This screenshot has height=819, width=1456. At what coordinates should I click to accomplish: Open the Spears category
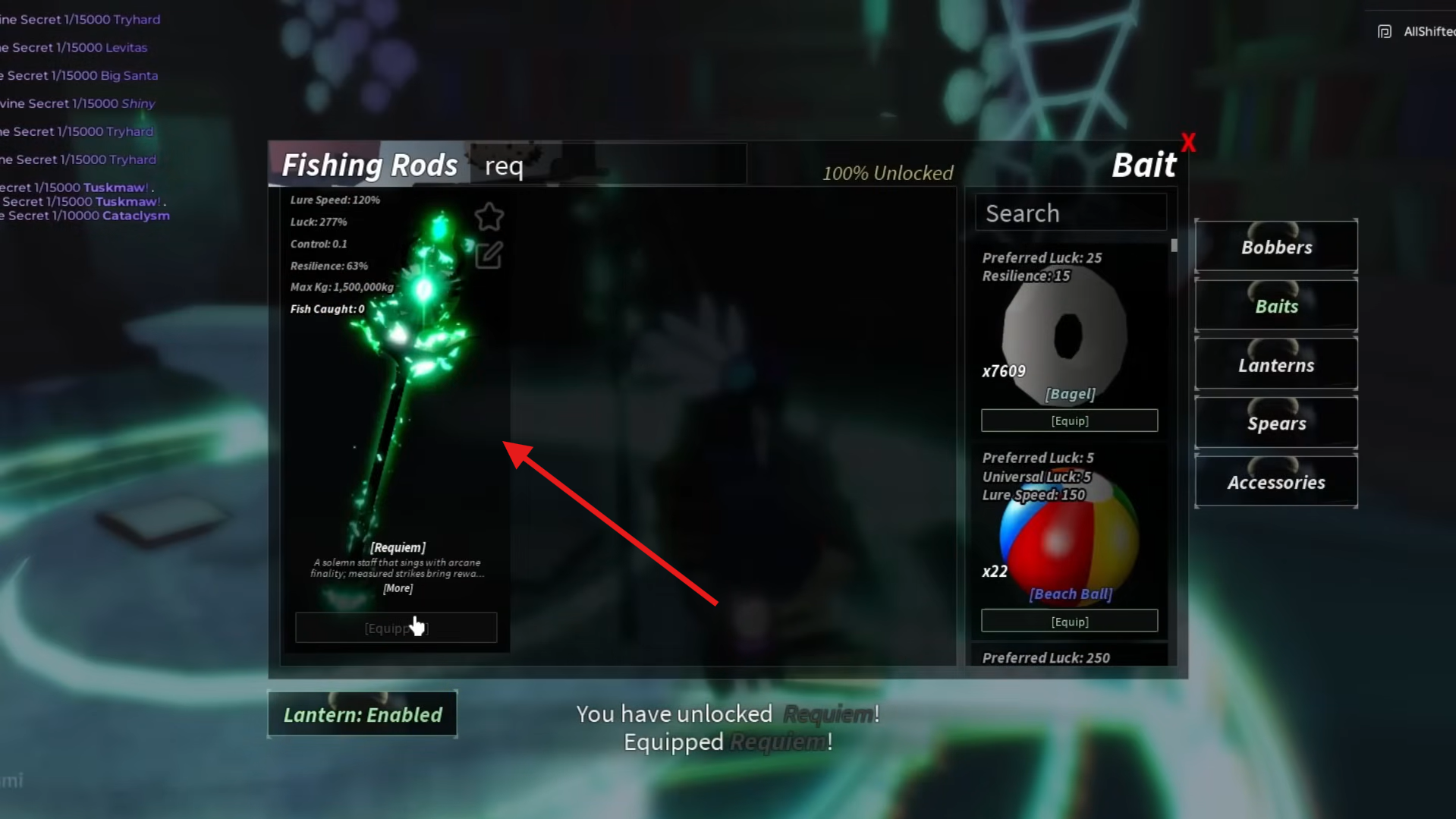(x=1276, y=423)
